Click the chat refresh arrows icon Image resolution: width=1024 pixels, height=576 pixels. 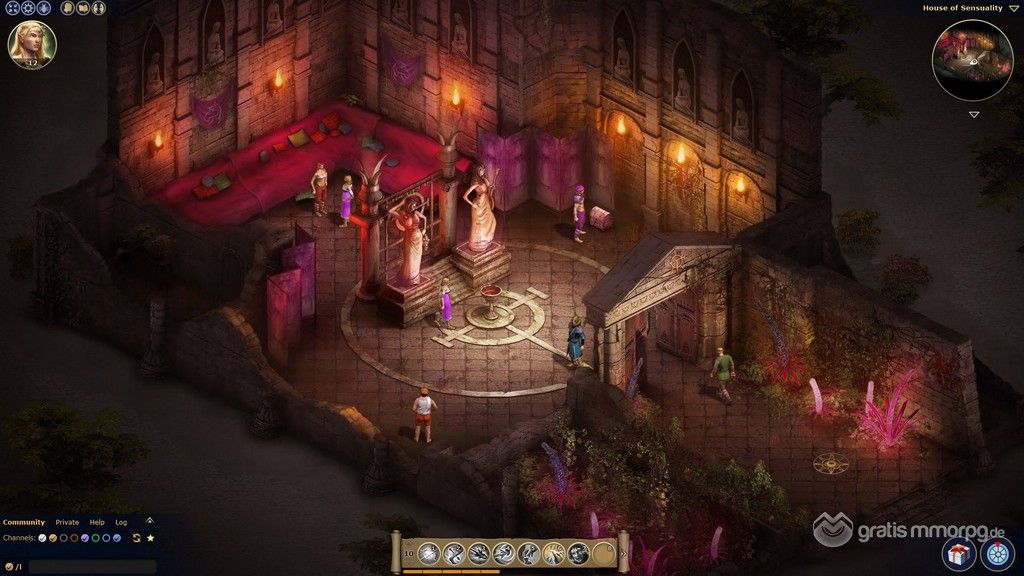pos(135,538)
